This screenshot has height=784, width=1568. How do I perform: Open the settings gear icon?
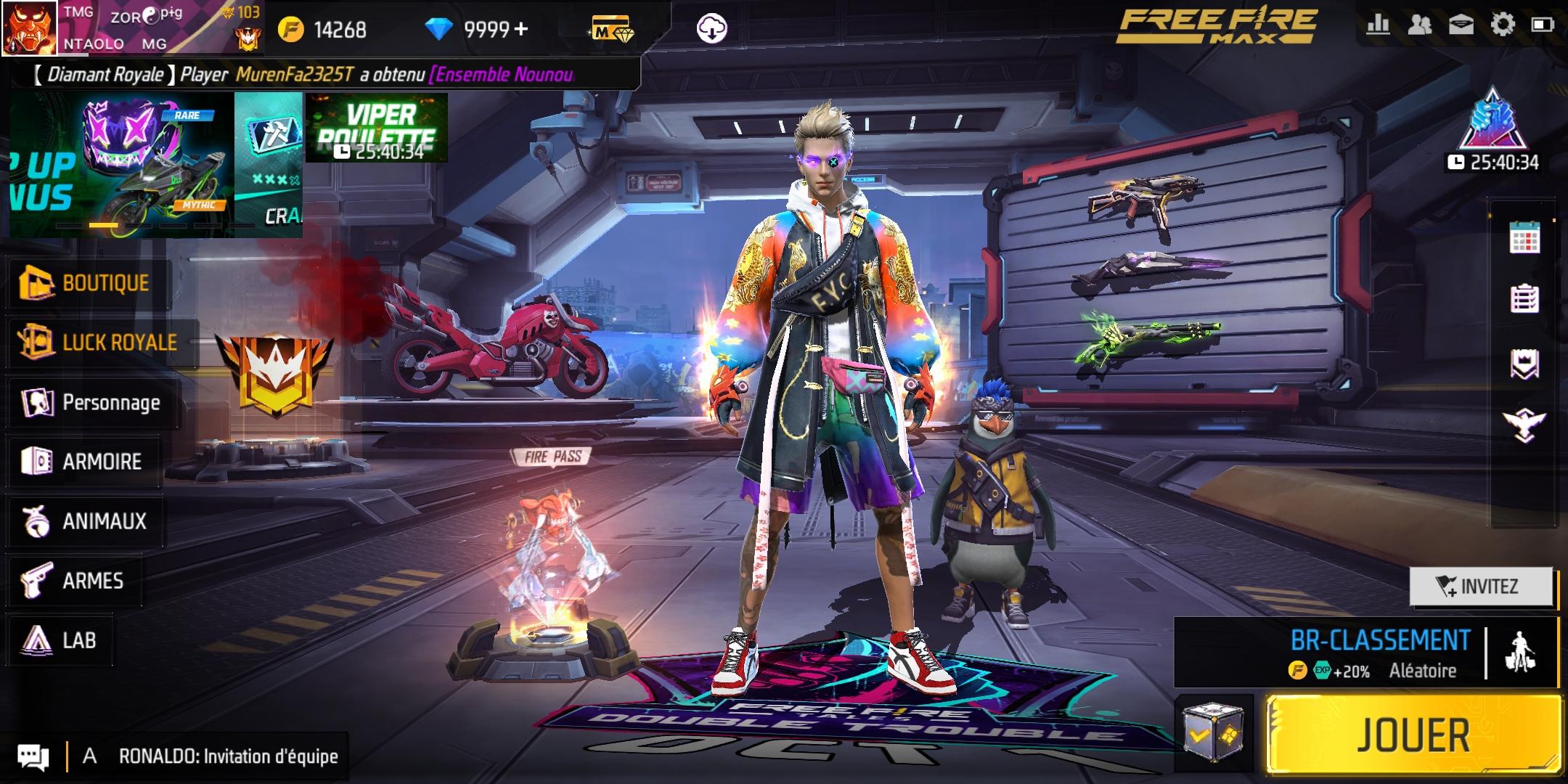coord(1502,25)
